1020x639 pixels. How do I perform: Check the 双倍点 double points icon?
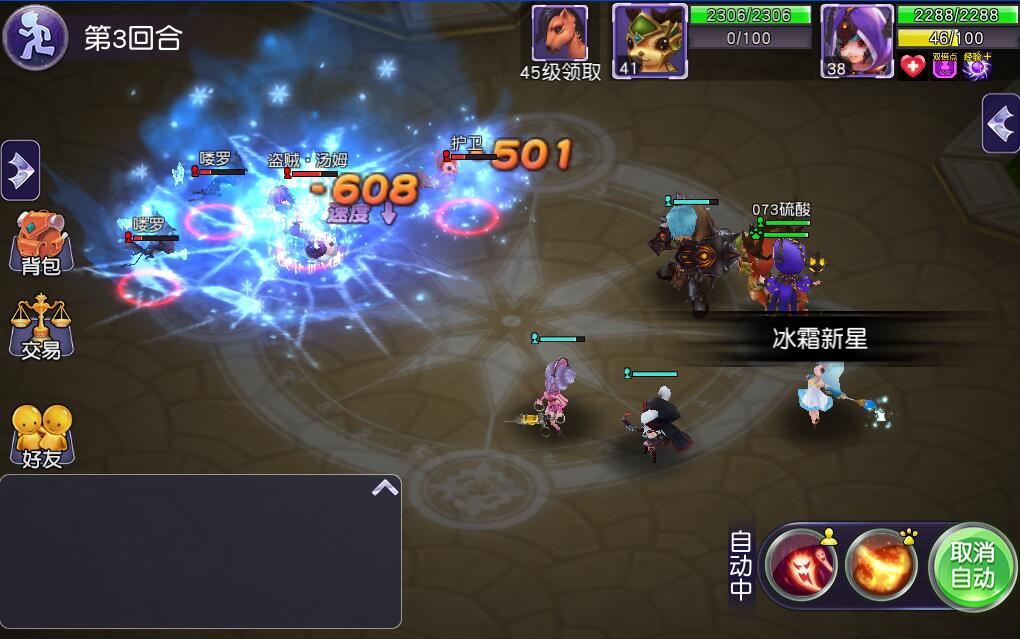(945, 66)
